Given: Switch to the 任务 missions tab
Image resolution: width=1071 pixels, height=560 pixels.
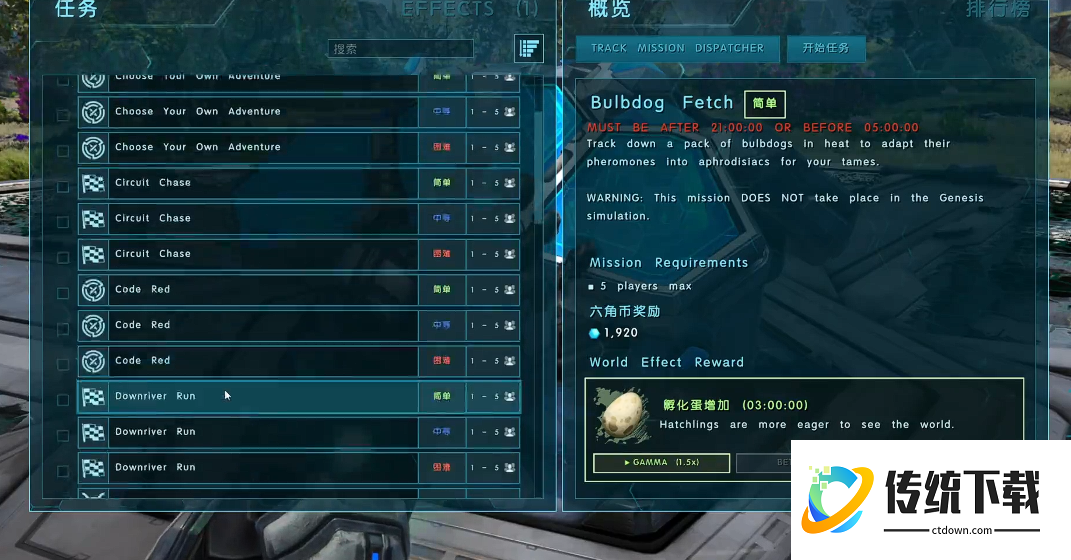Looking at the screenshot, I should point(76,9).
